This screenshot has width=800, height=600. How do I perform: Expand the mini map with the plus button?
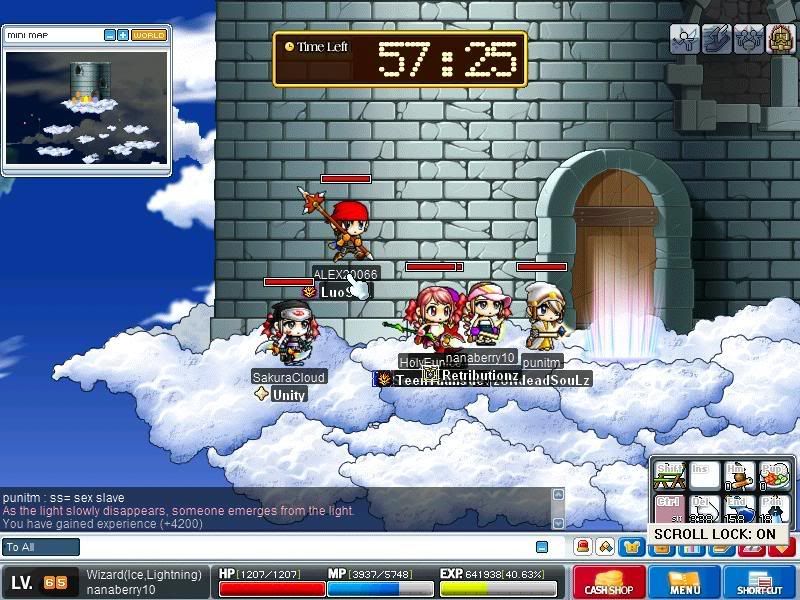[x=123, y=35]
